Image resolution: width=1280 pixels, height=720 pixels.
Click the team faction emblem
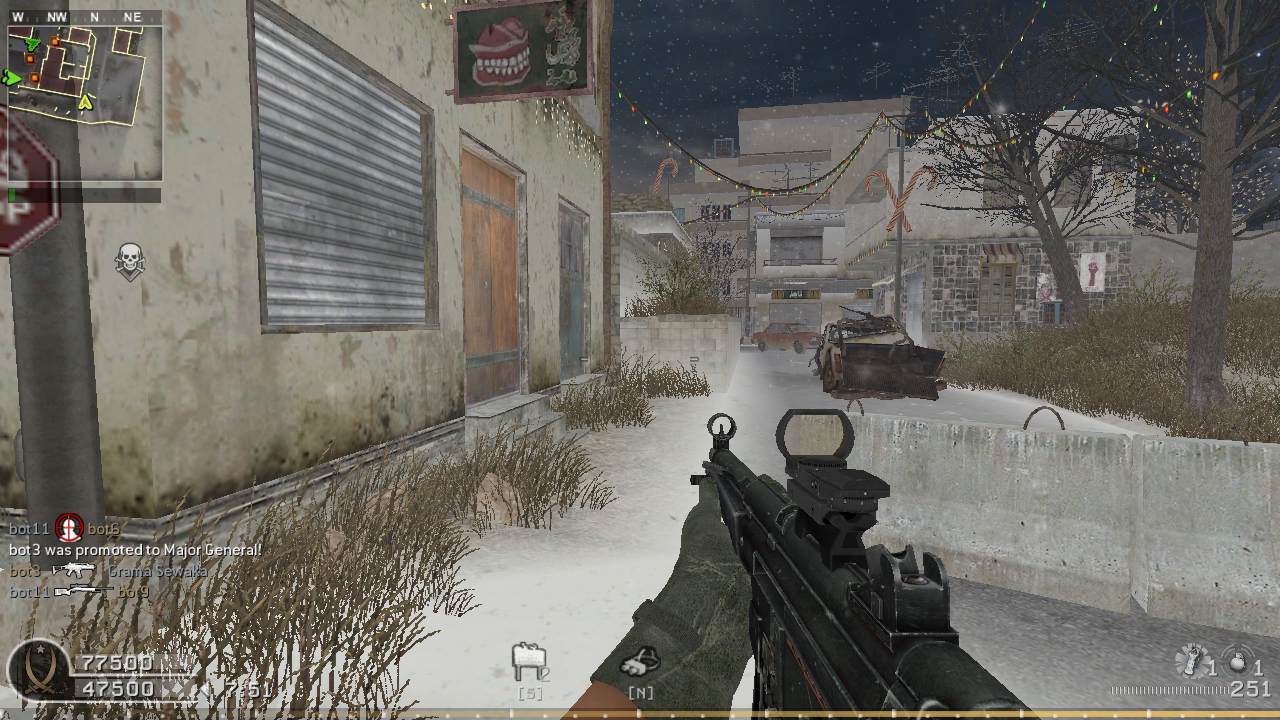coord(38,670)
